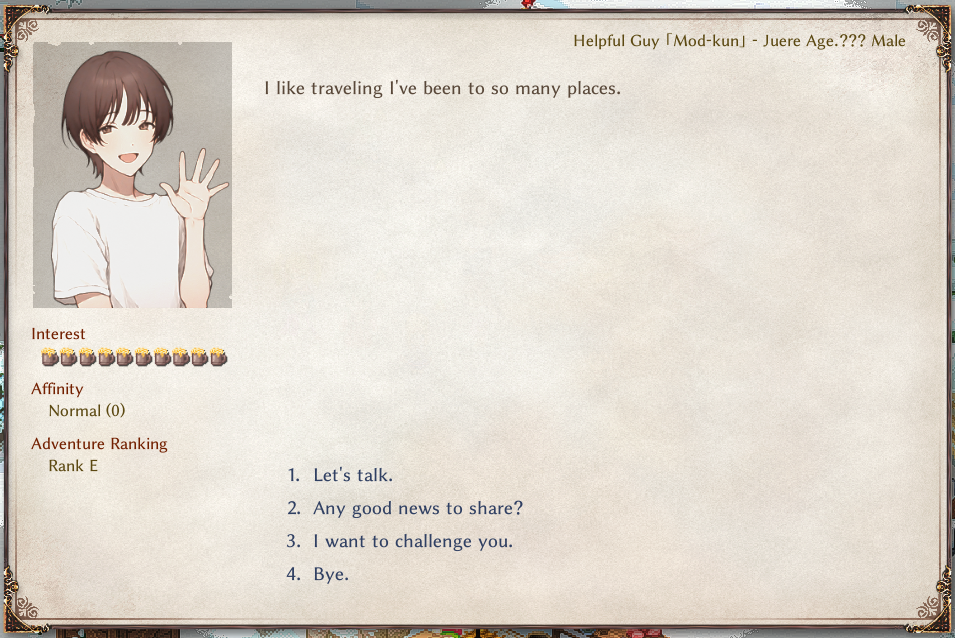Ask "Any good news to share?"

pyautogui.click(x=417, y=509)
